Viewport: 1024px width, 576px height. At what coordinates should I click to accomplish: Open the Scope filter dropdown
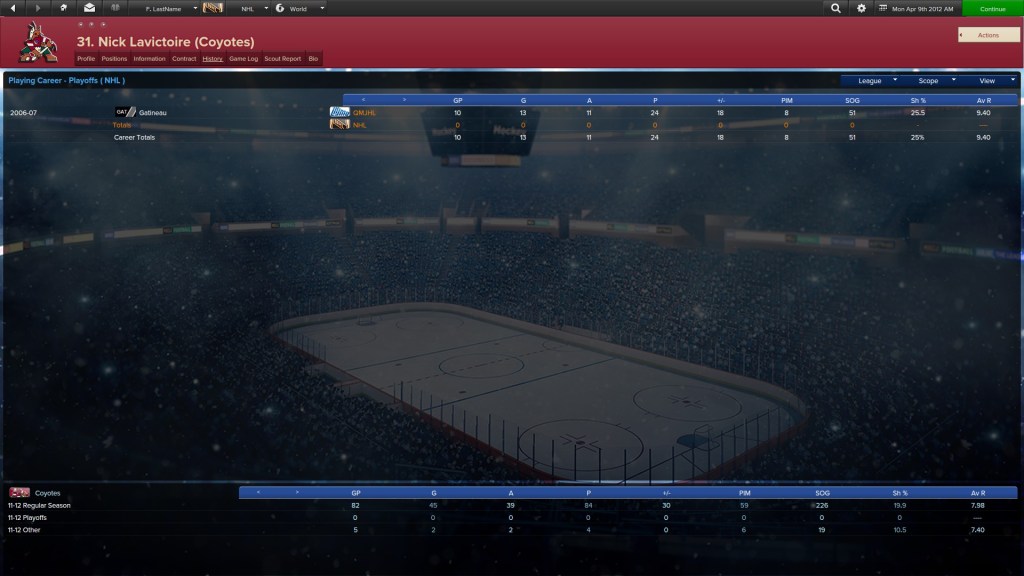pos(932,80)
